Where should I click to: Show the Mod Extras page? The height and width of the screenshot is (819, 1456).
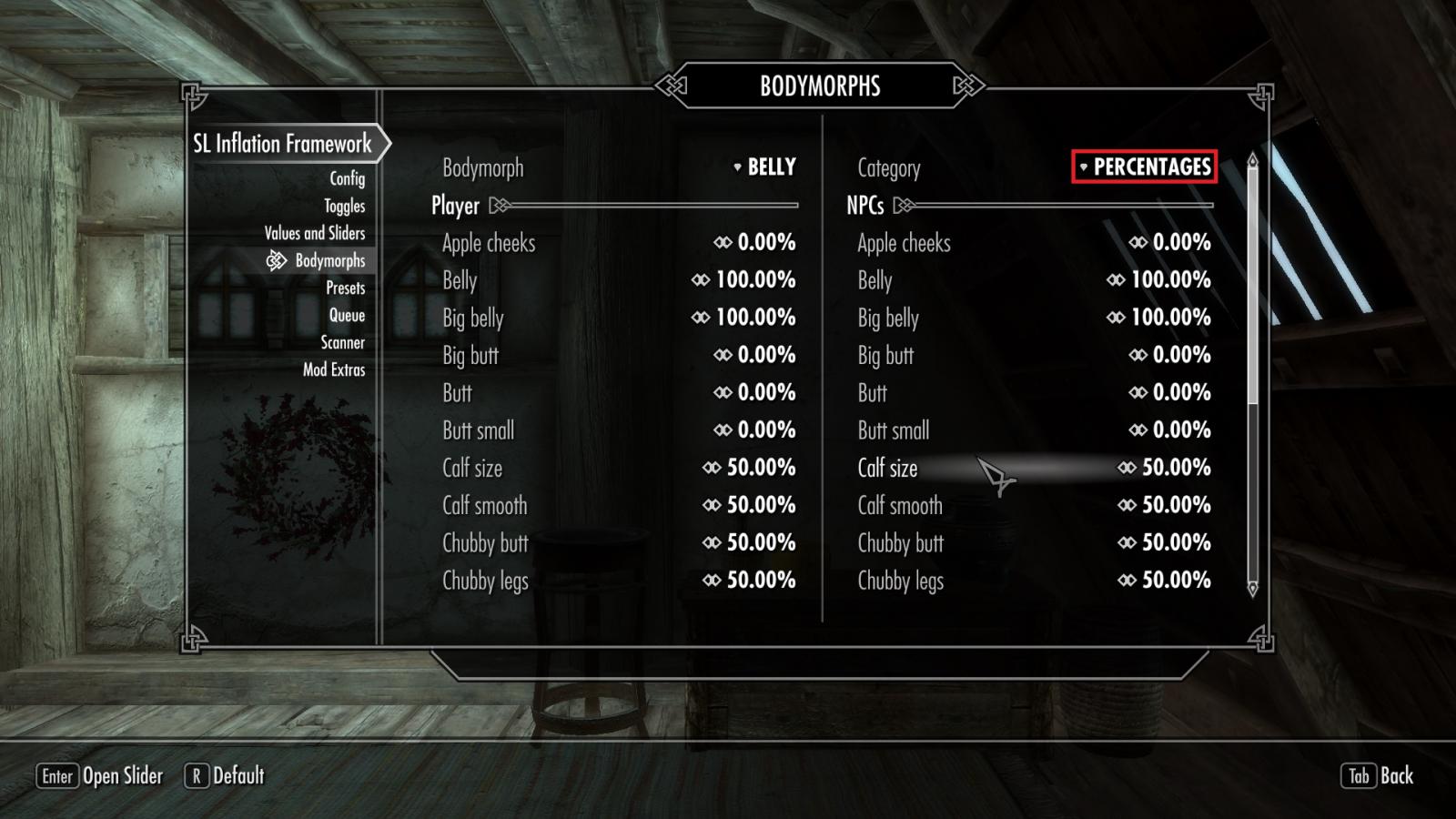click(333, 369)
